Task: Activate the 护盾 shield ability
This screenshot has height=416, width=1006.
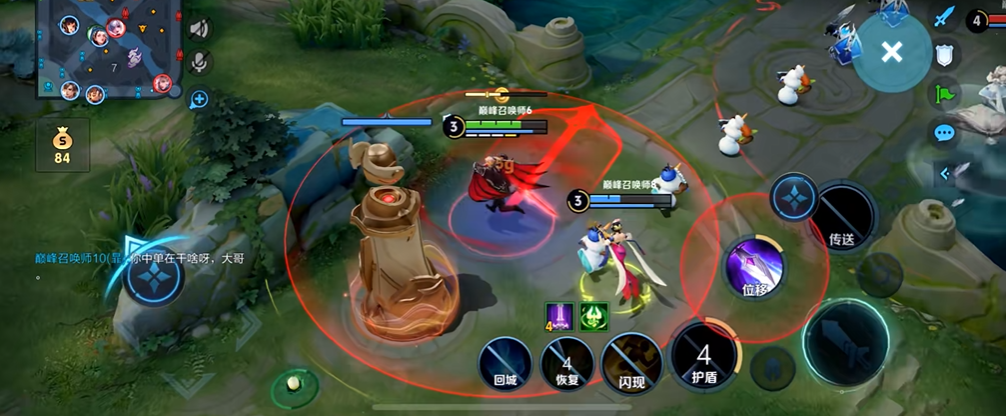Action: click(x=704, y=356)
